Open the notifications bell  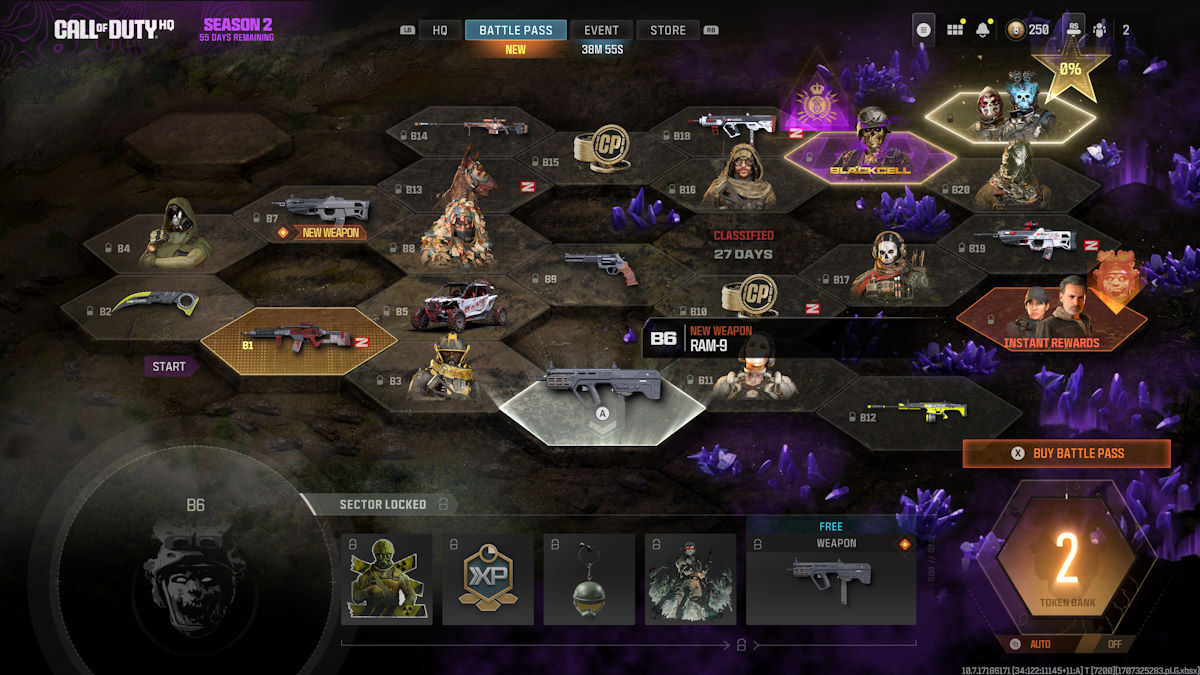983,30
